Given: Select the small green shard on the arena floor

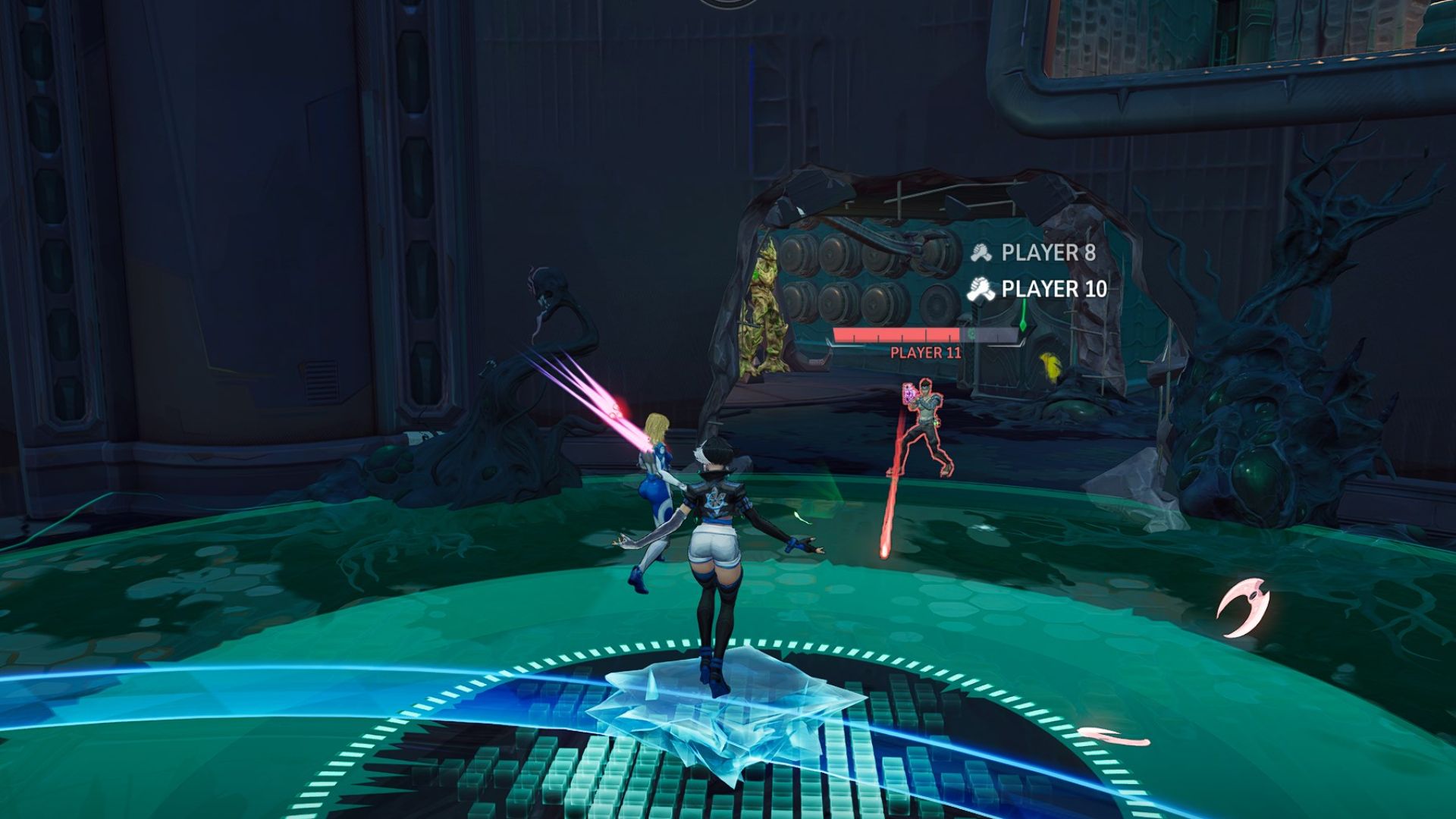Looking at the screenshot, I should pyautogui.click(x=802, y=519).
